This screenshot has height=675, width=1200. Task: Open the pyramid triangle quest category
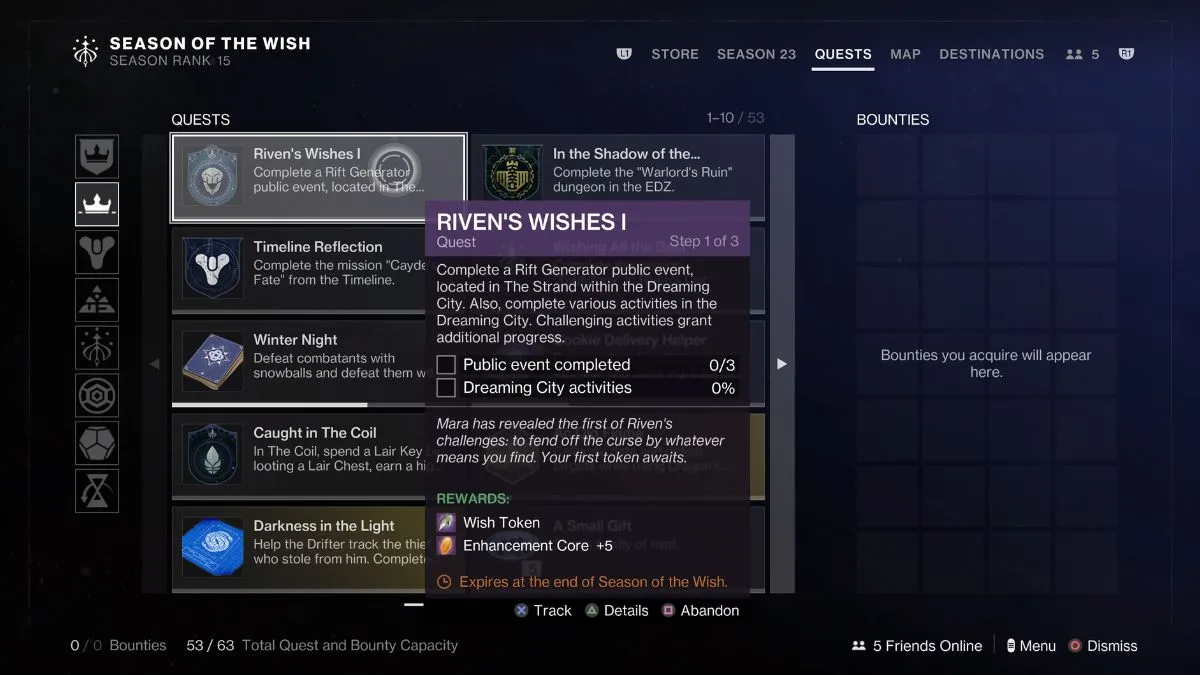[x=97, y=300]
